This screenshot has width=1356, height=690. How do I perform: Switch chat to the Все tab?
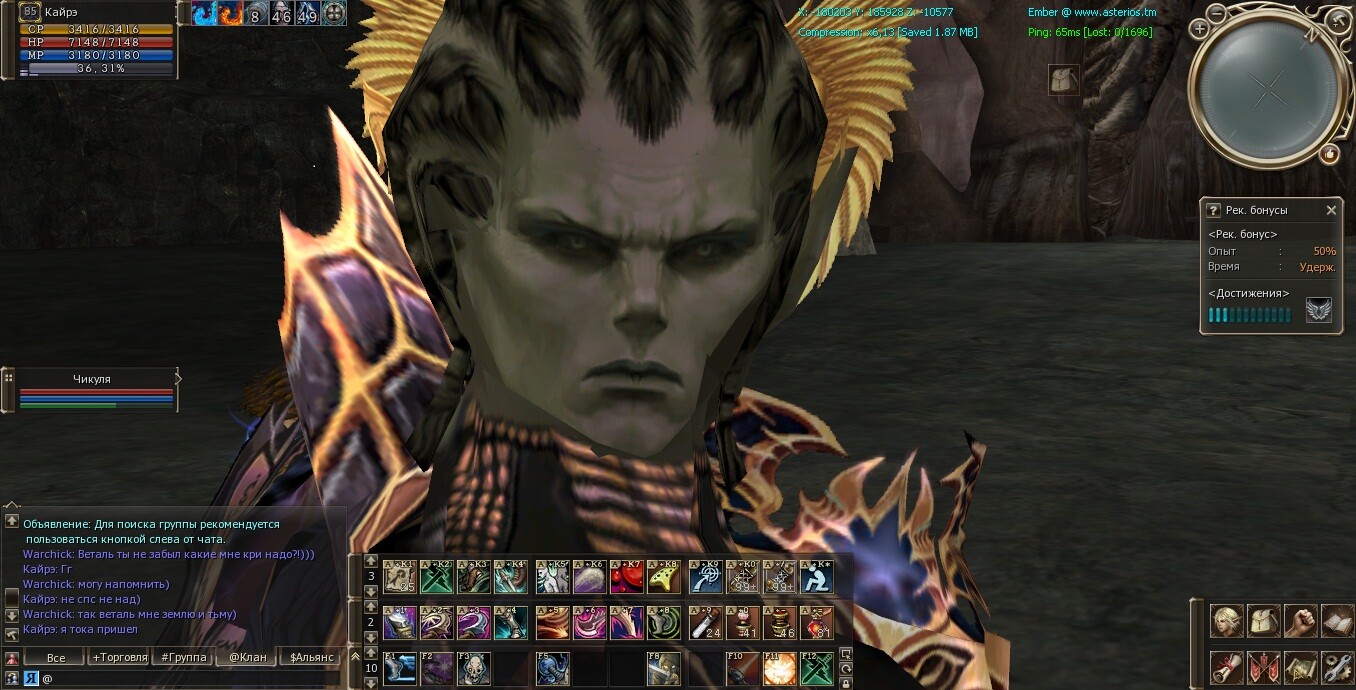pyautogui.click(x=56, y=657)
